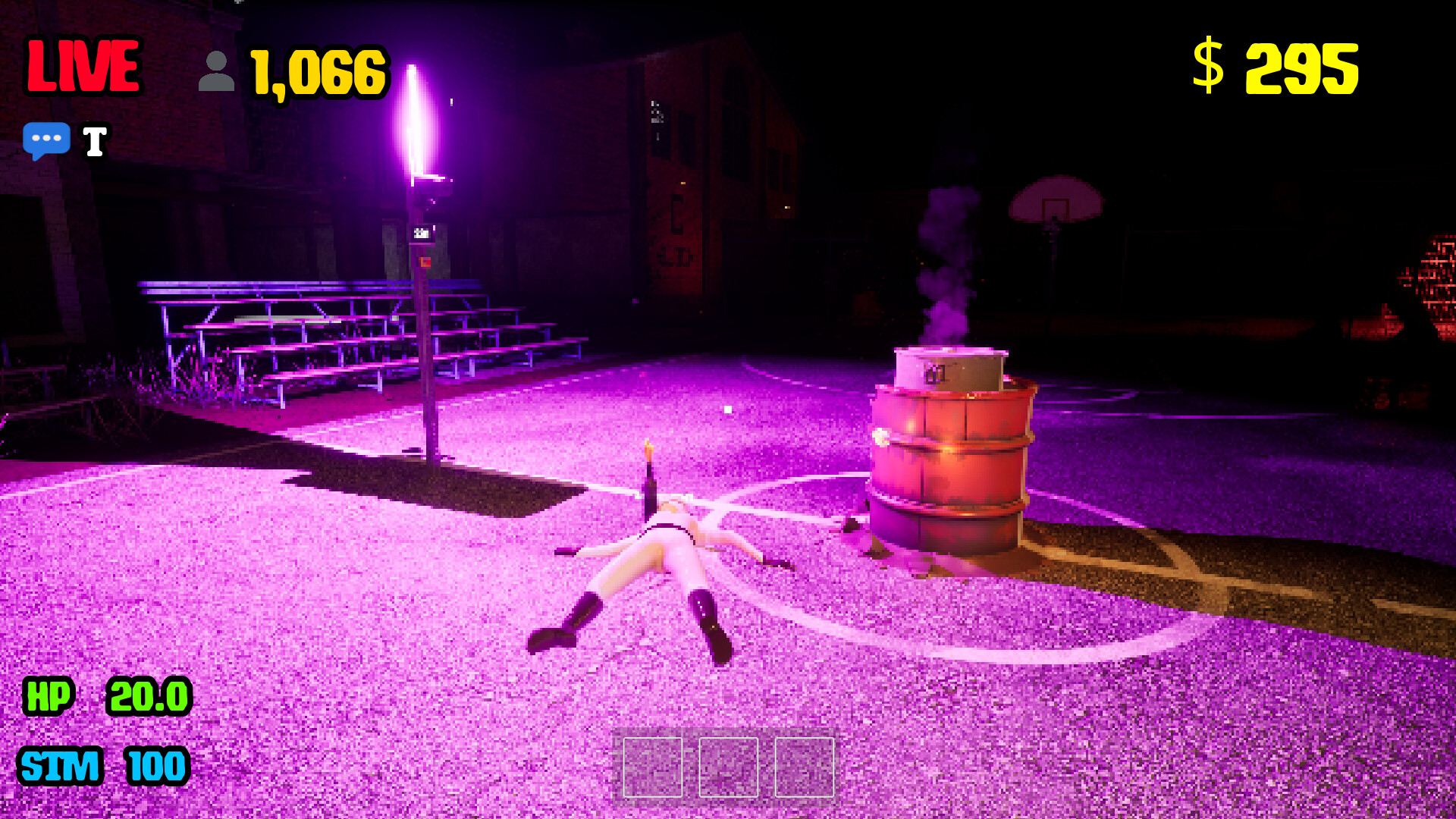Toggle the T quick-chat shortcut
This screenshot has width=1456, height=819.
pyautogui.click(x=94, y=140)
